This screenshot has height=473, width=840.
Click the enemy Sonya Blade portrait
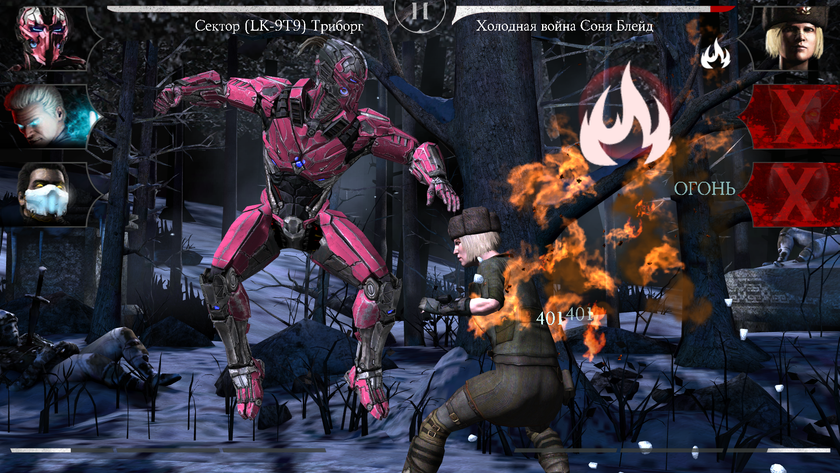tap(795, 36)
